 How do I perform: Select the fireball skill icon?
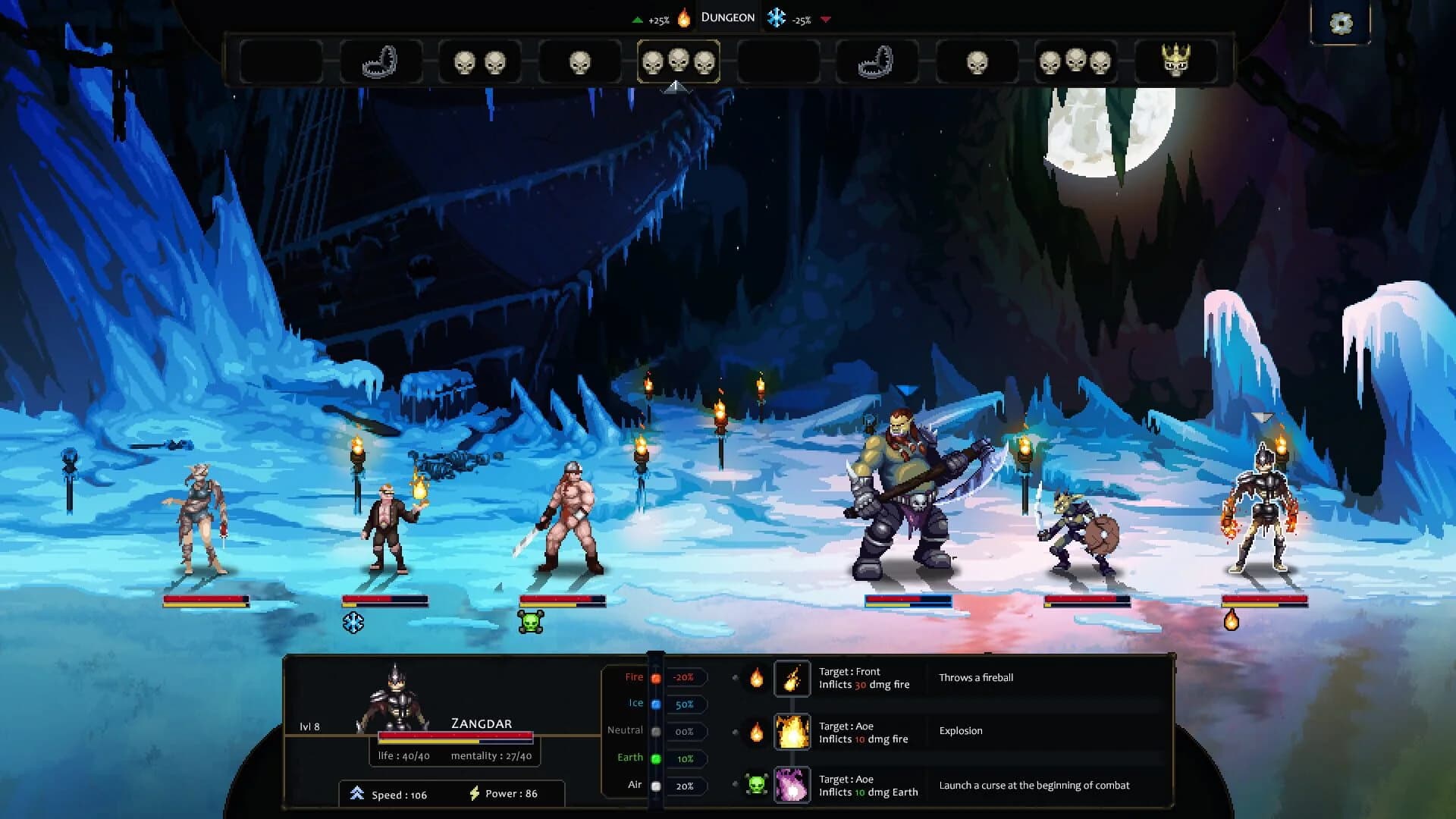point(792,677)
